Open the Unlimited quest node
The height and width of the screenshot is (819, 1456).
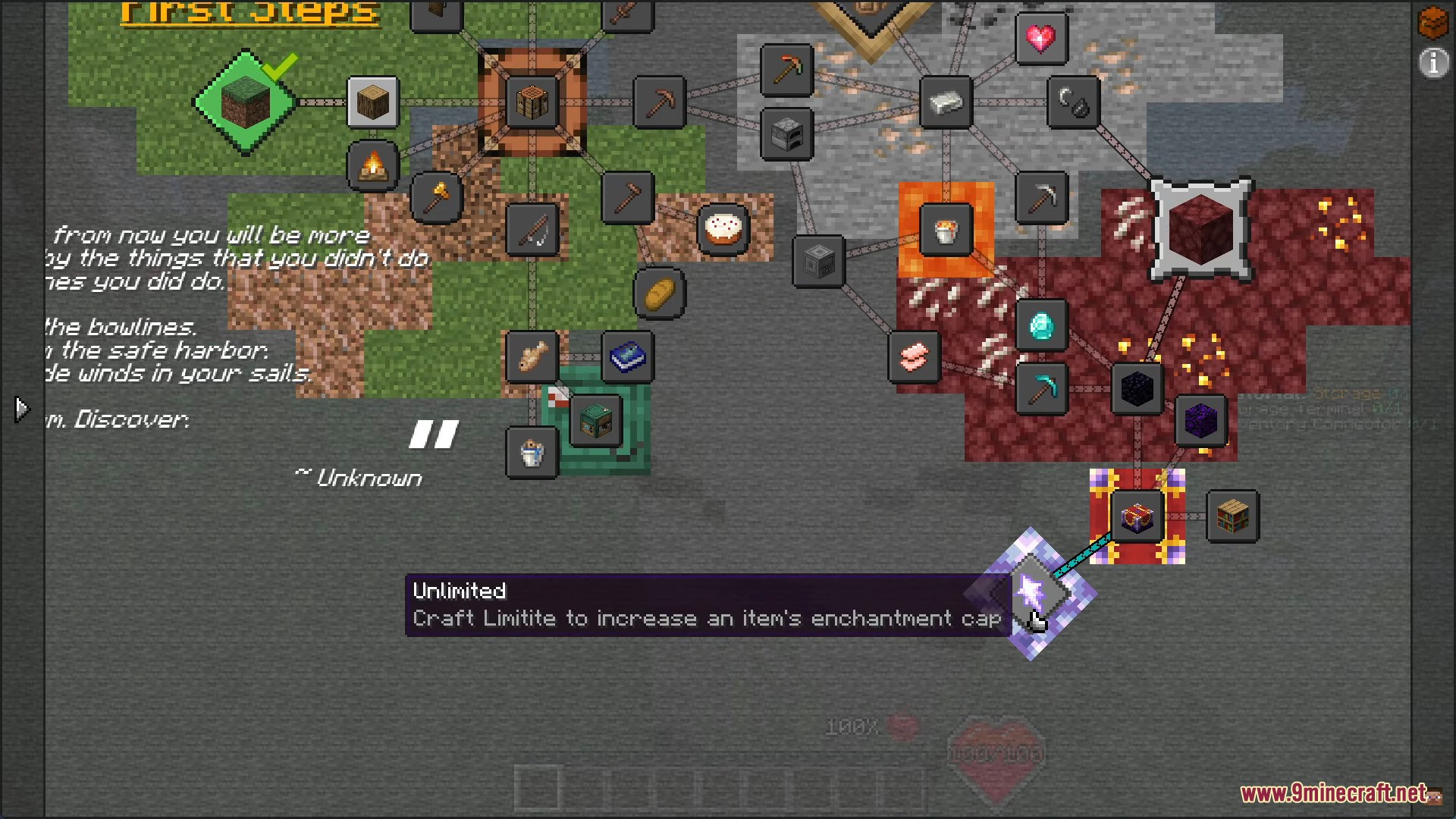coord(1031,594)
